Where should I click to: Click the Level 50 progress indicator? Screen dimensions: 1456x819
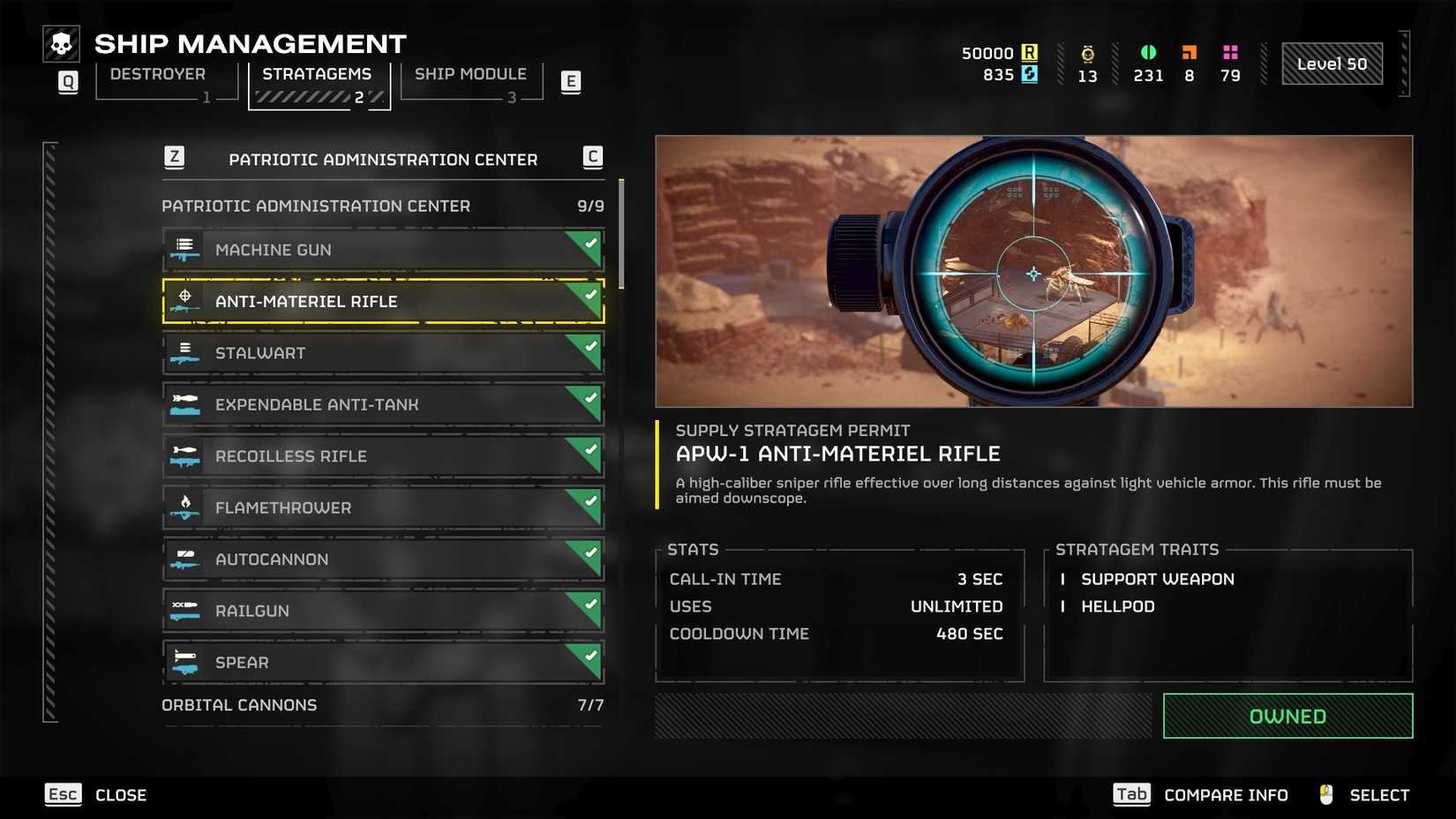(1332, 63)
